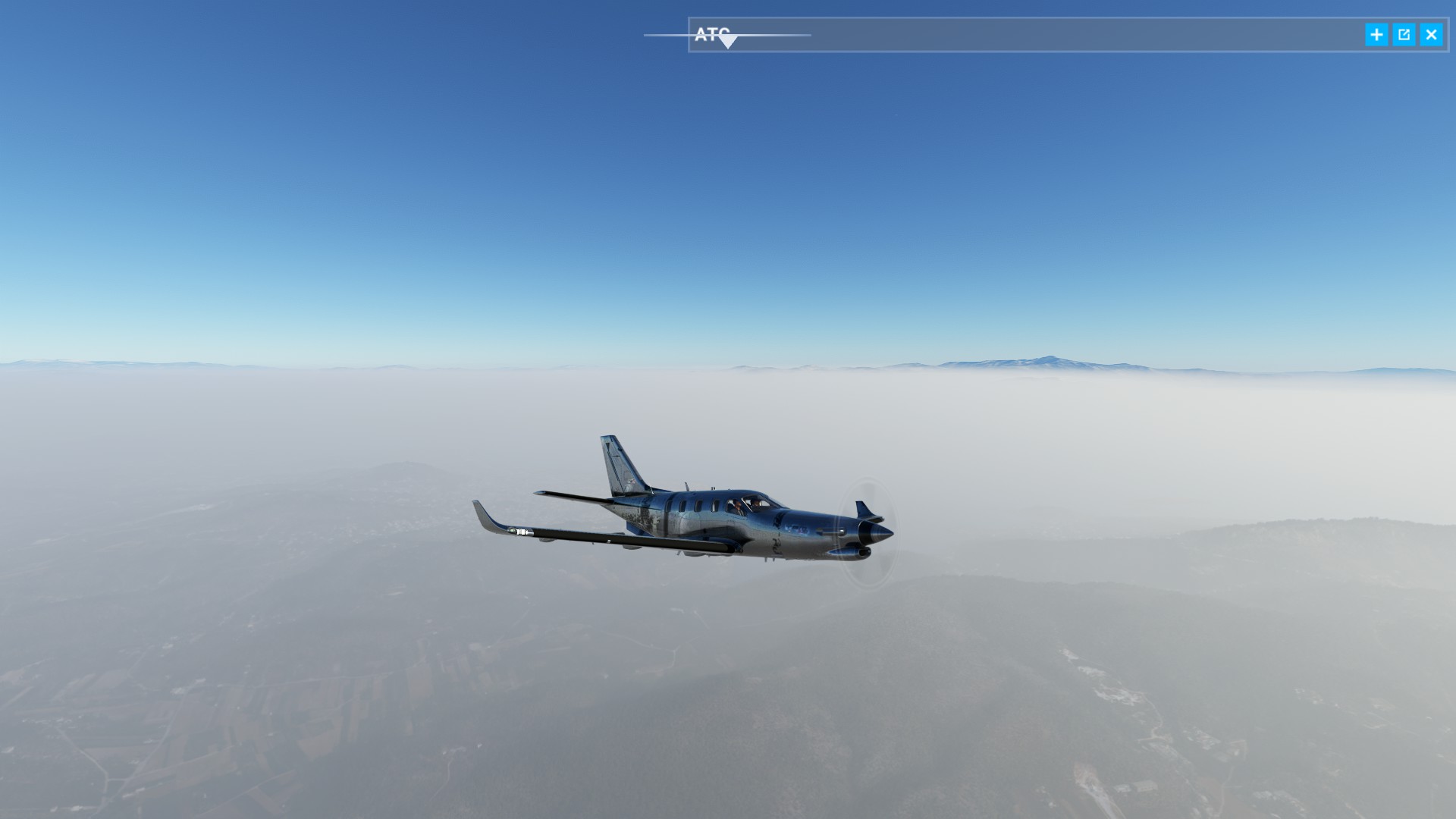
Task: Pop out the ATC window
Action: pos(1404,35)
